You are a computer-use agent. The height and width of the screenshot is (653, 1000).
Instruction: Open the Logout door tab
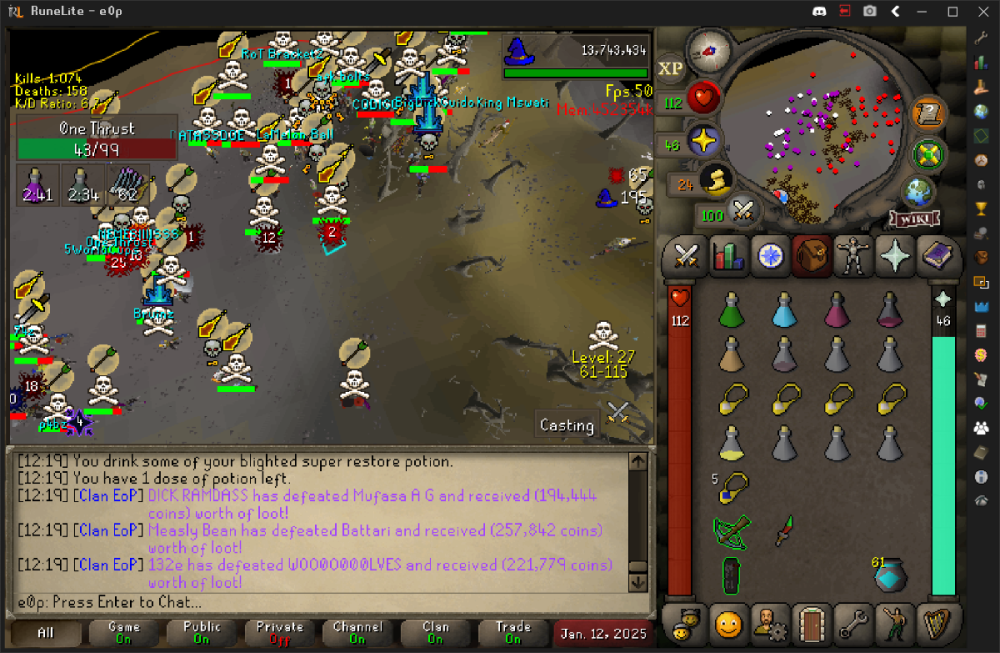coord(810,624)
